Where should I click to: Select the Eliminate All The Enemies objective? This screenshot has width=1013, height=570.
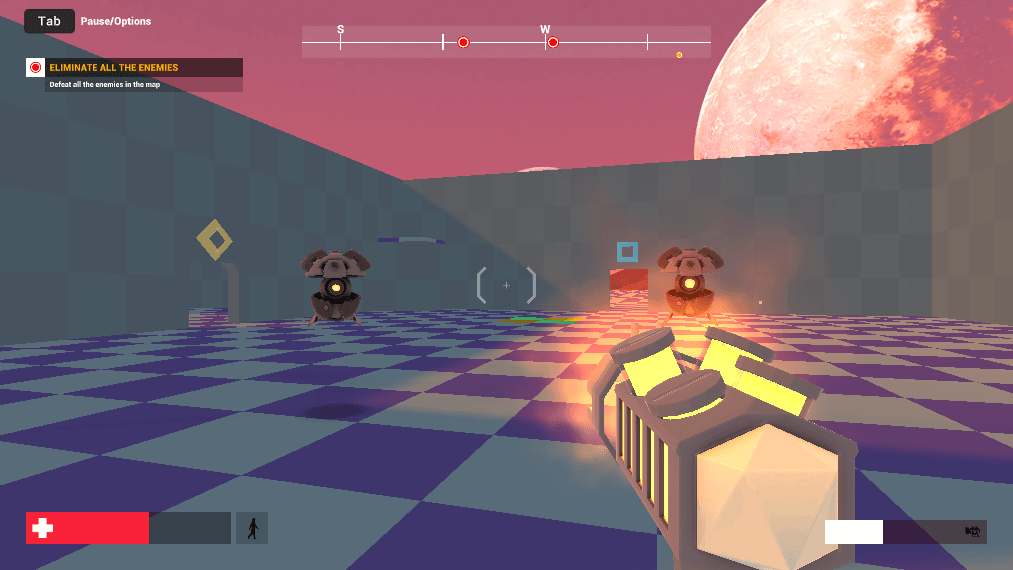[114, 68]
